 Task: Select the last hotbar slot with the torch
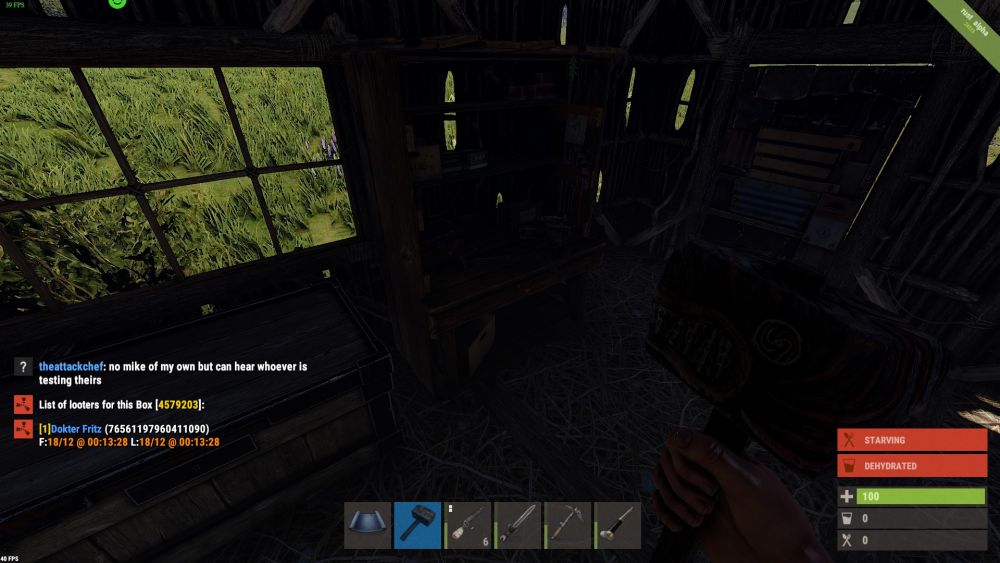point(618,525)
